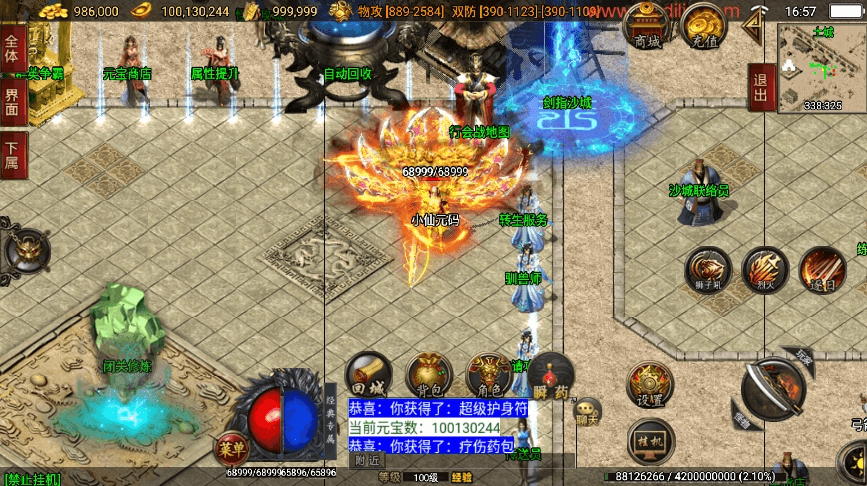Open the 角色 character sheet
This screenshot has height=486, width=867.
[489, 375]
